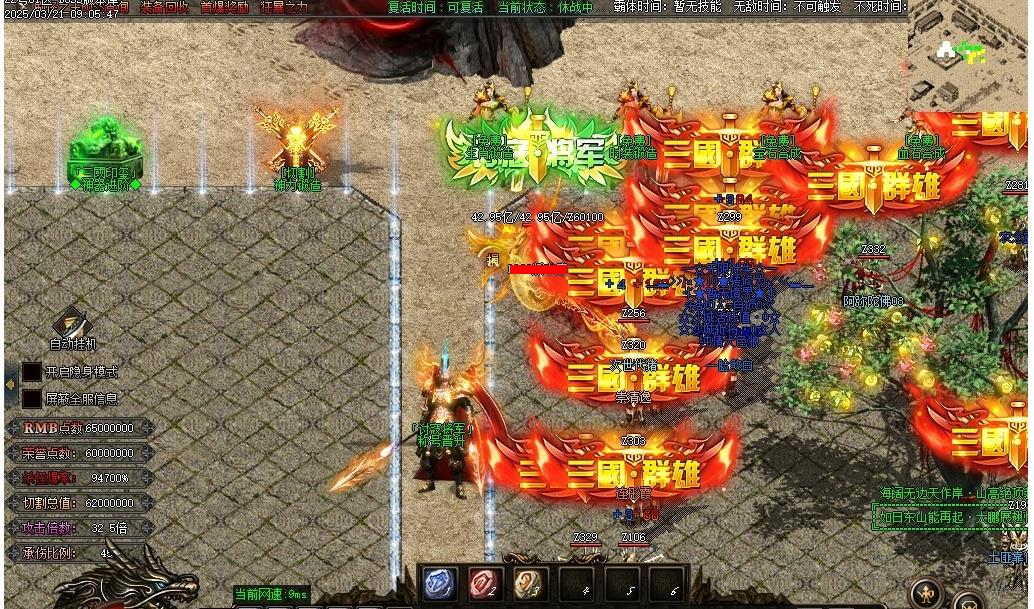This screenshot has height=609, width=1034.
Task: Toggle the 屏蔽全服信息 server message filter checkbox
Action: (x=32, y=399)
